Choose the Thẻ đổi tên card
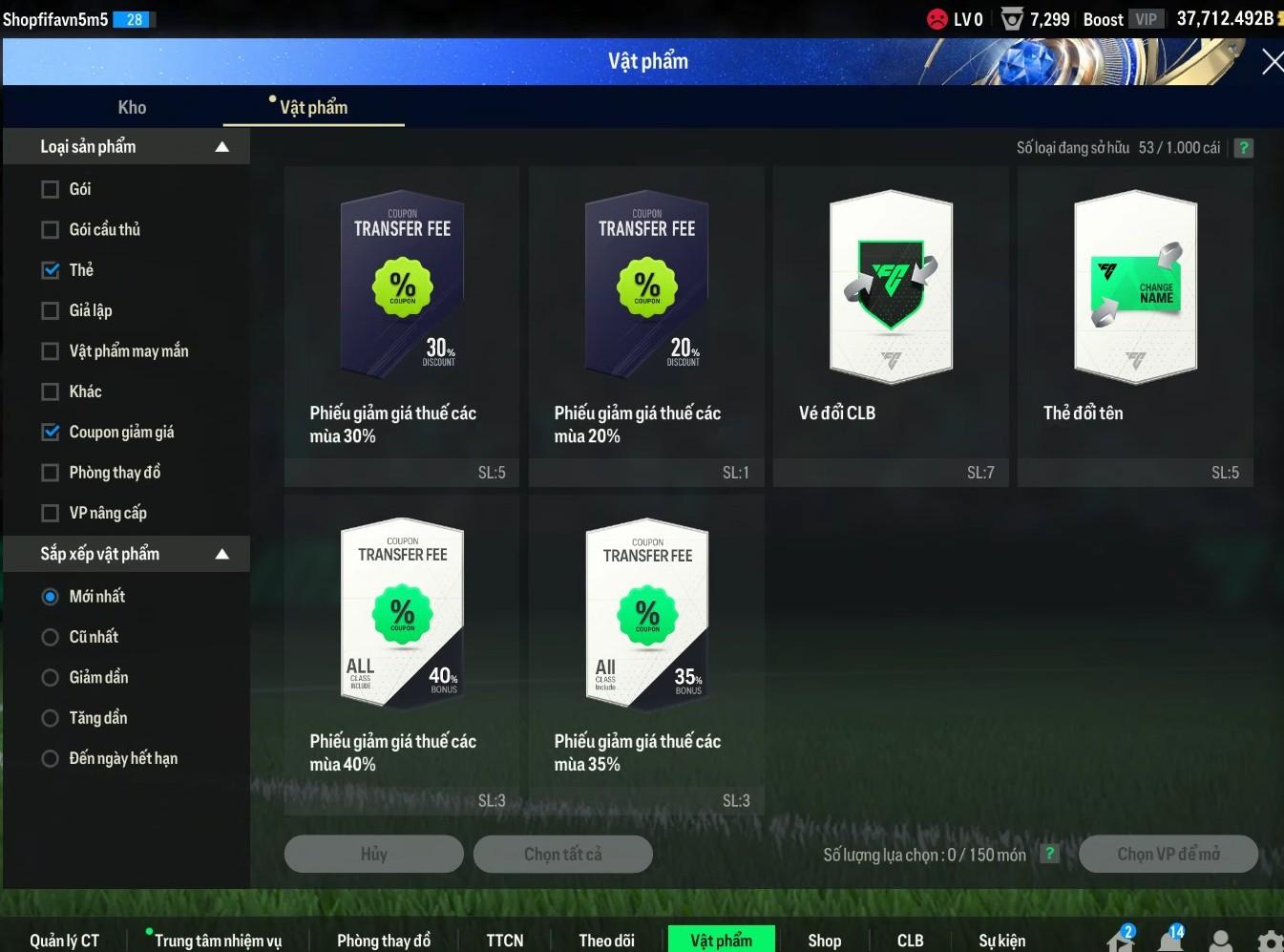This screenshot has height=952, width=1284. [x=1135, y=325]
